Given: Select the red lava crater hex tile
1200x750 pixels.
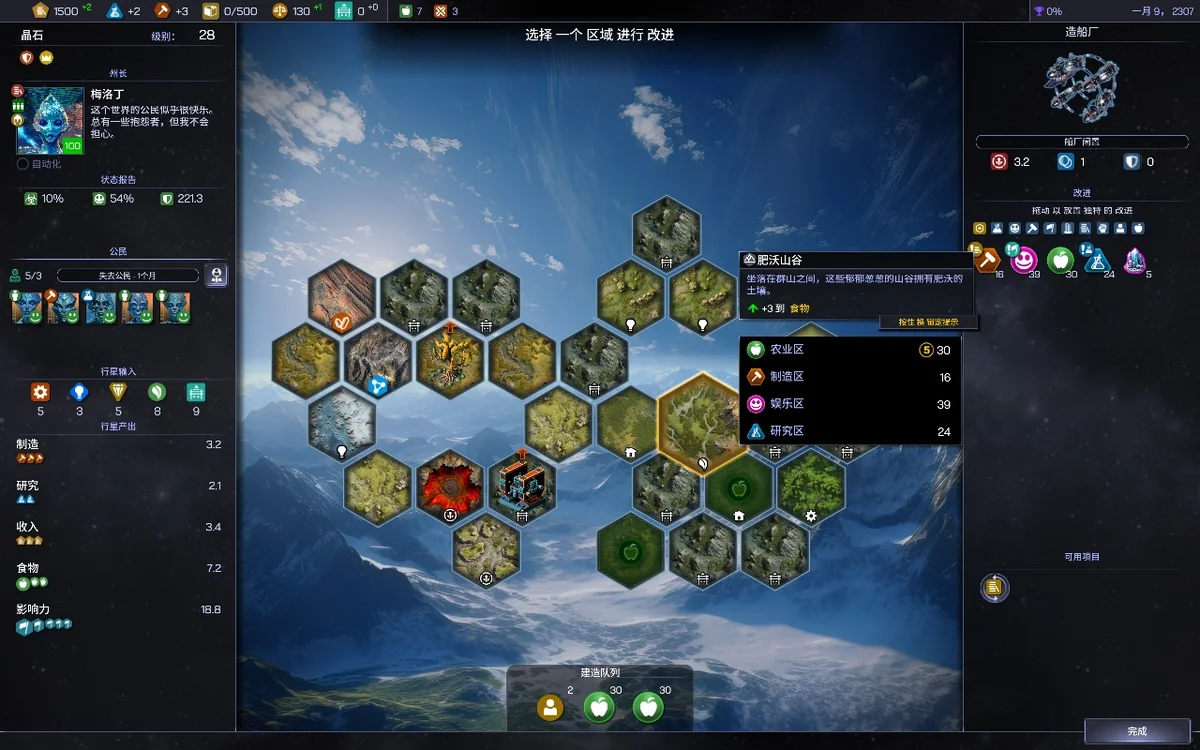Looking at the screenshot, I should click(x=450, y=485).
